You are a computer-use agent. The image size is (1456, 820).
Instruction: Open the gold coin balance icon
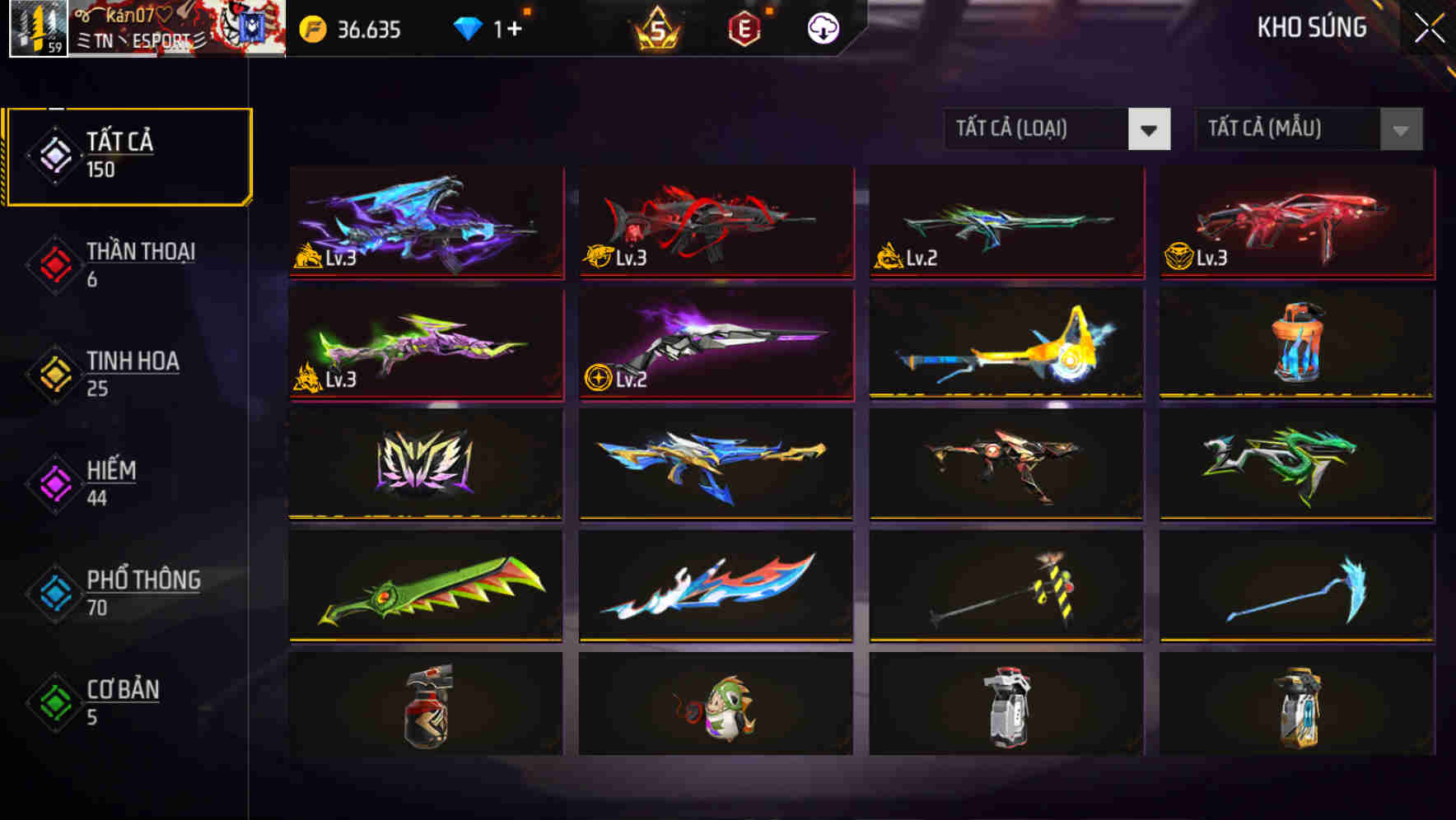pos(311,29)
